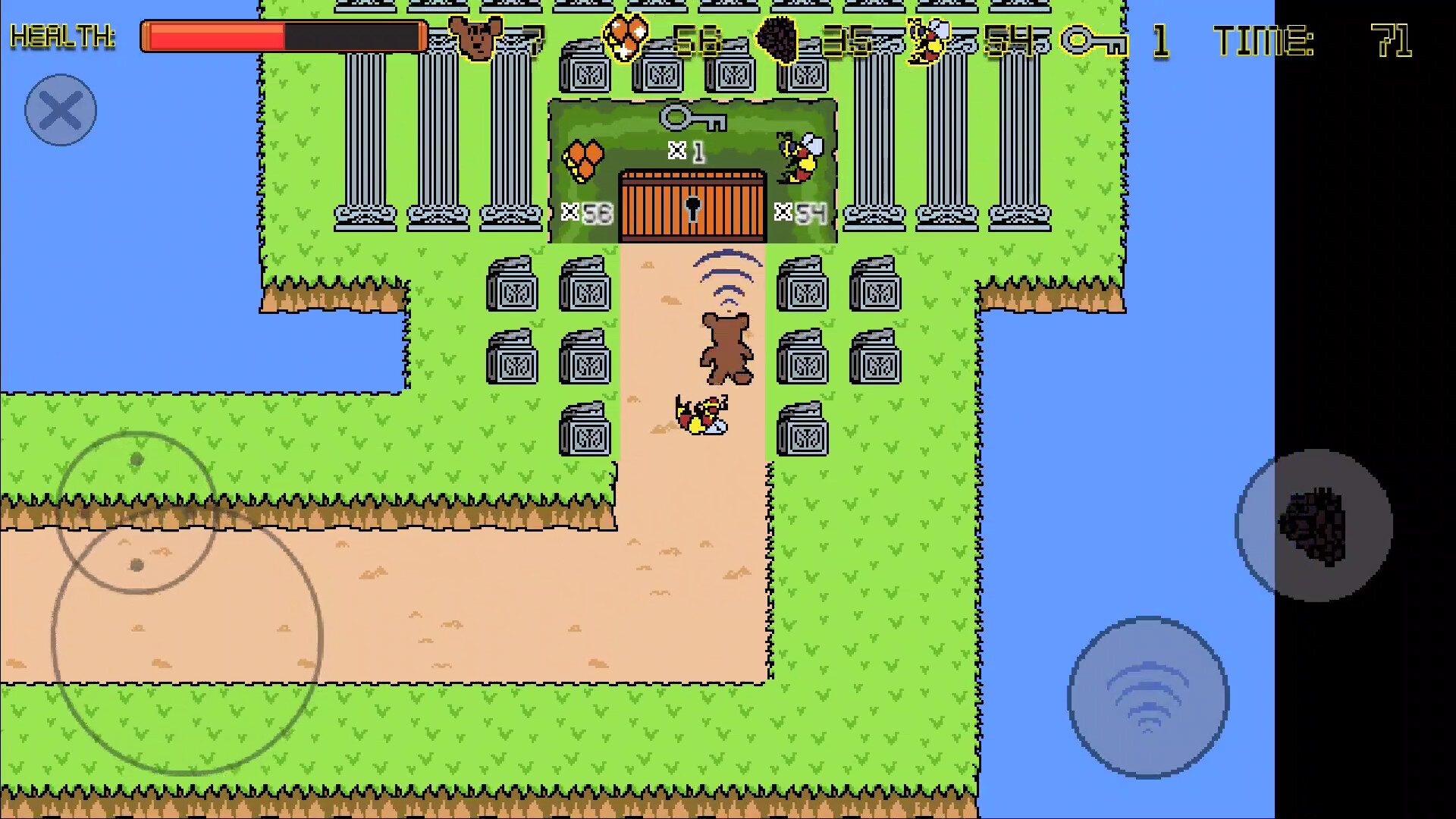Tap the bee counter icon in the HUD
1456x819 pixels.
coord(927,39)
